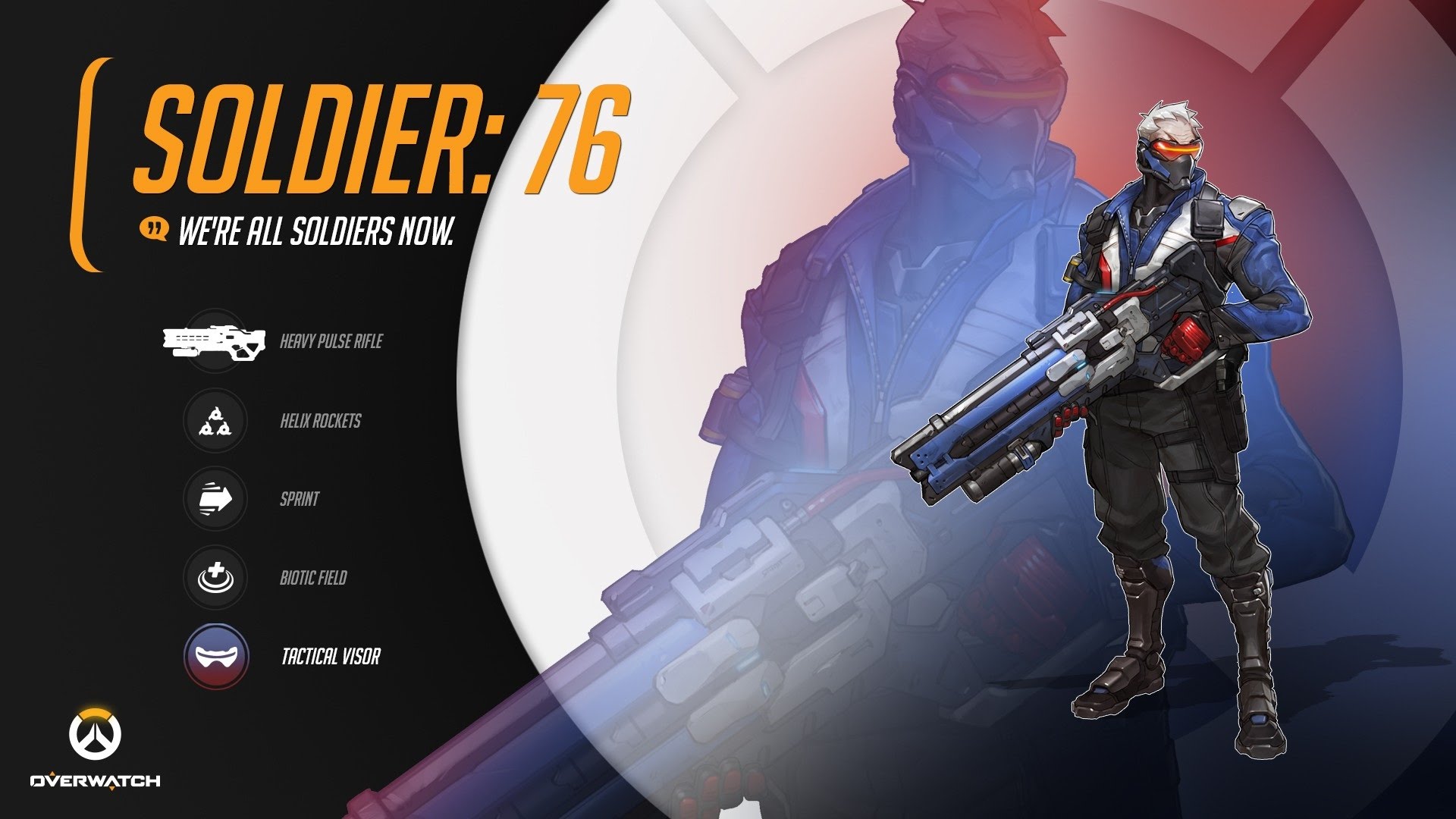Show the Tactical Visor ultimate ability

[x=216, y=657]
